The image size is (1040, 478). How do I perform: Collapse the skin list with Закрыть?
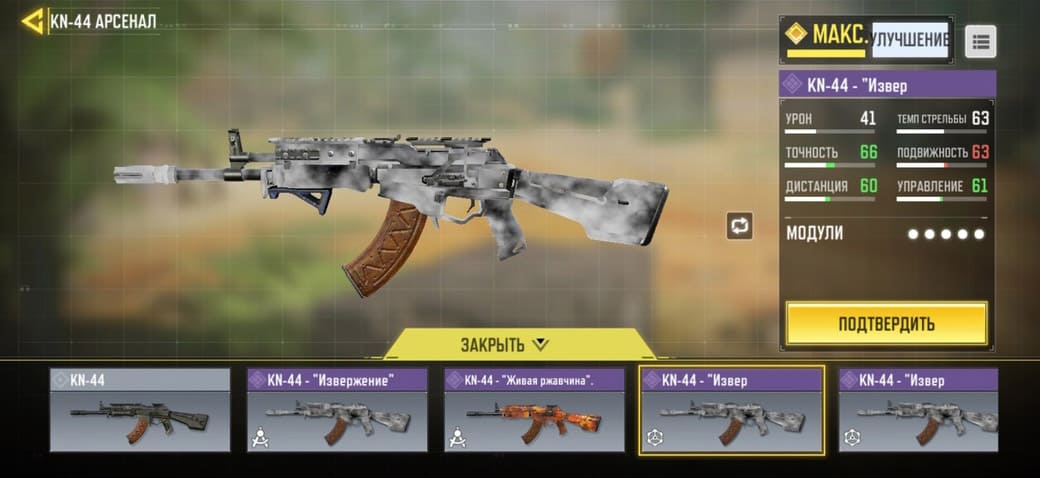pyautogui.click(x=504, y=345)
